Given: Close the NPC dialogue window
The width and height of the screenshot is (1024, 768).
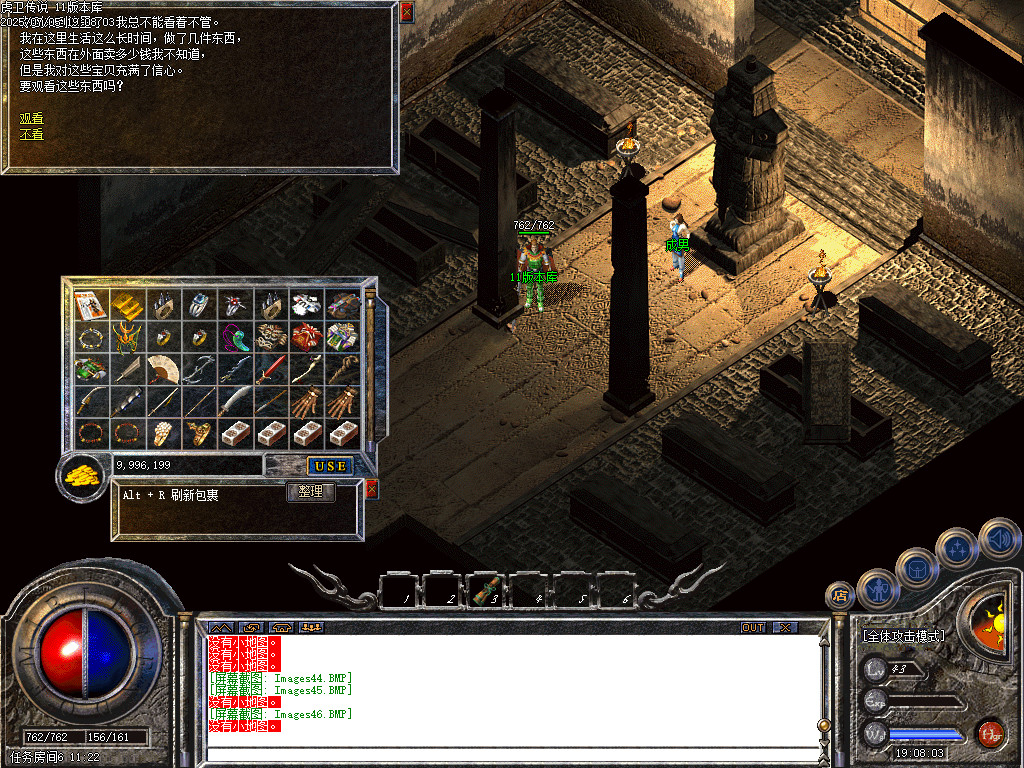Looking at the screenshot, I should [406, 12].
